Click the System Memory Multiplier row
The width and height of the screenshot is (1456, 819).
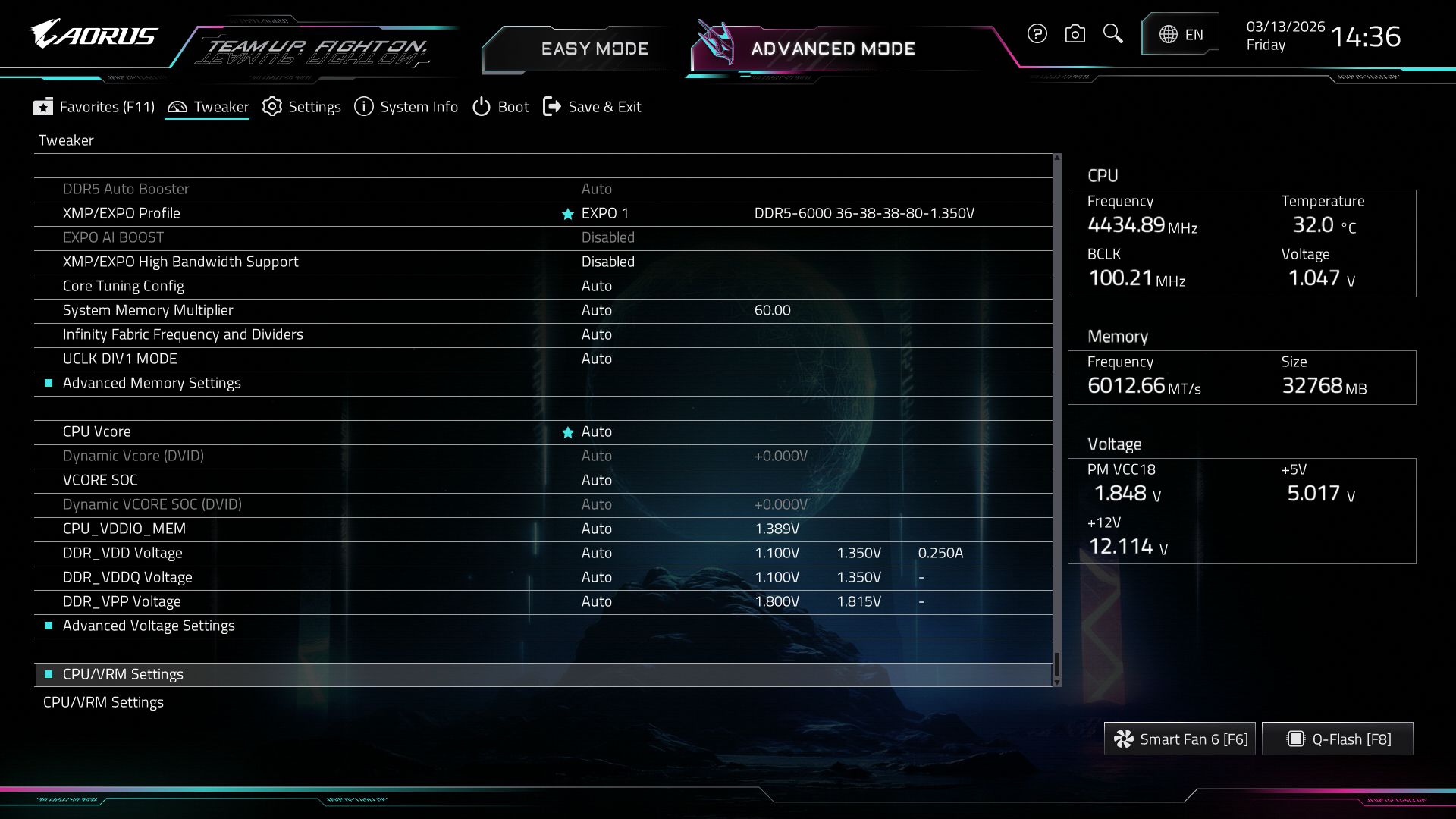point(148,310)
